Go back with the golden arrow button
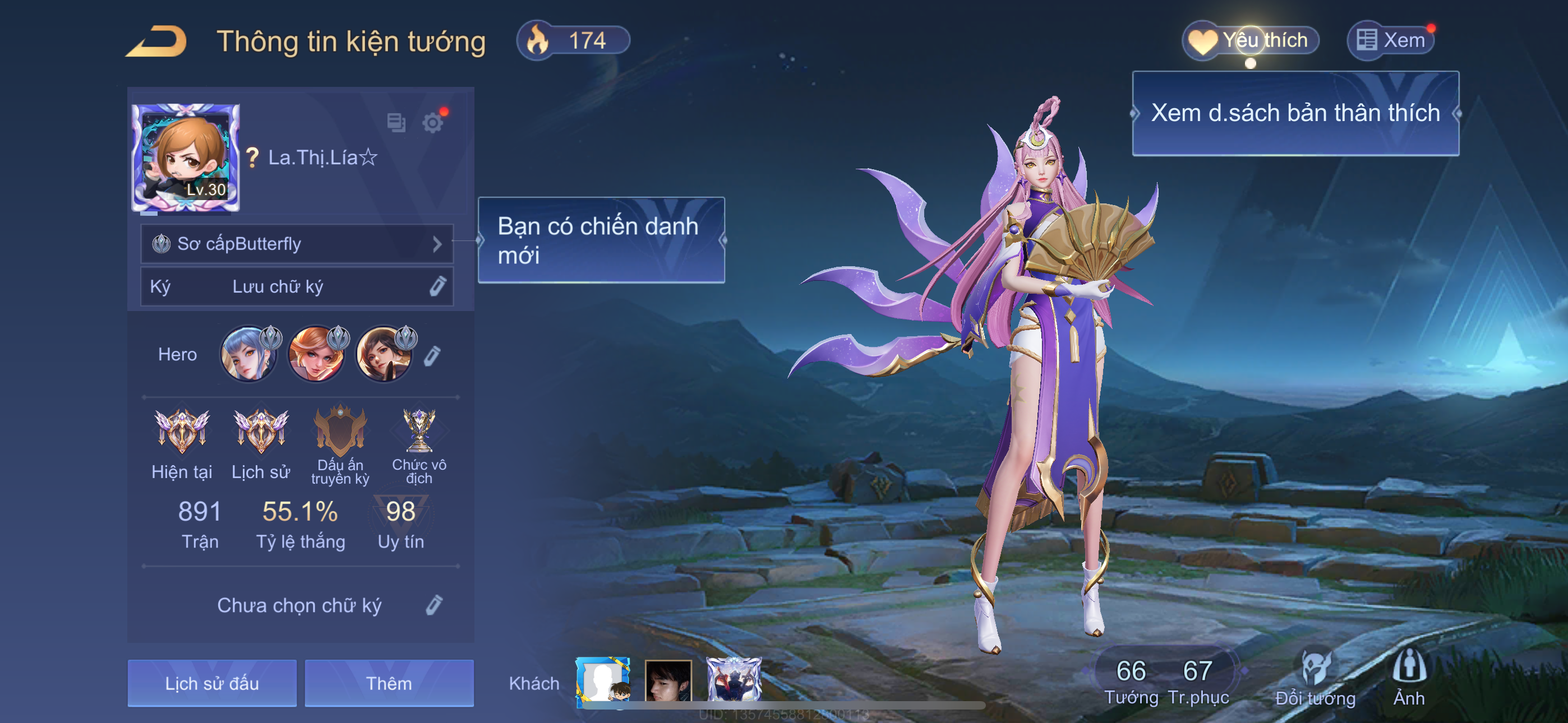 158,41
